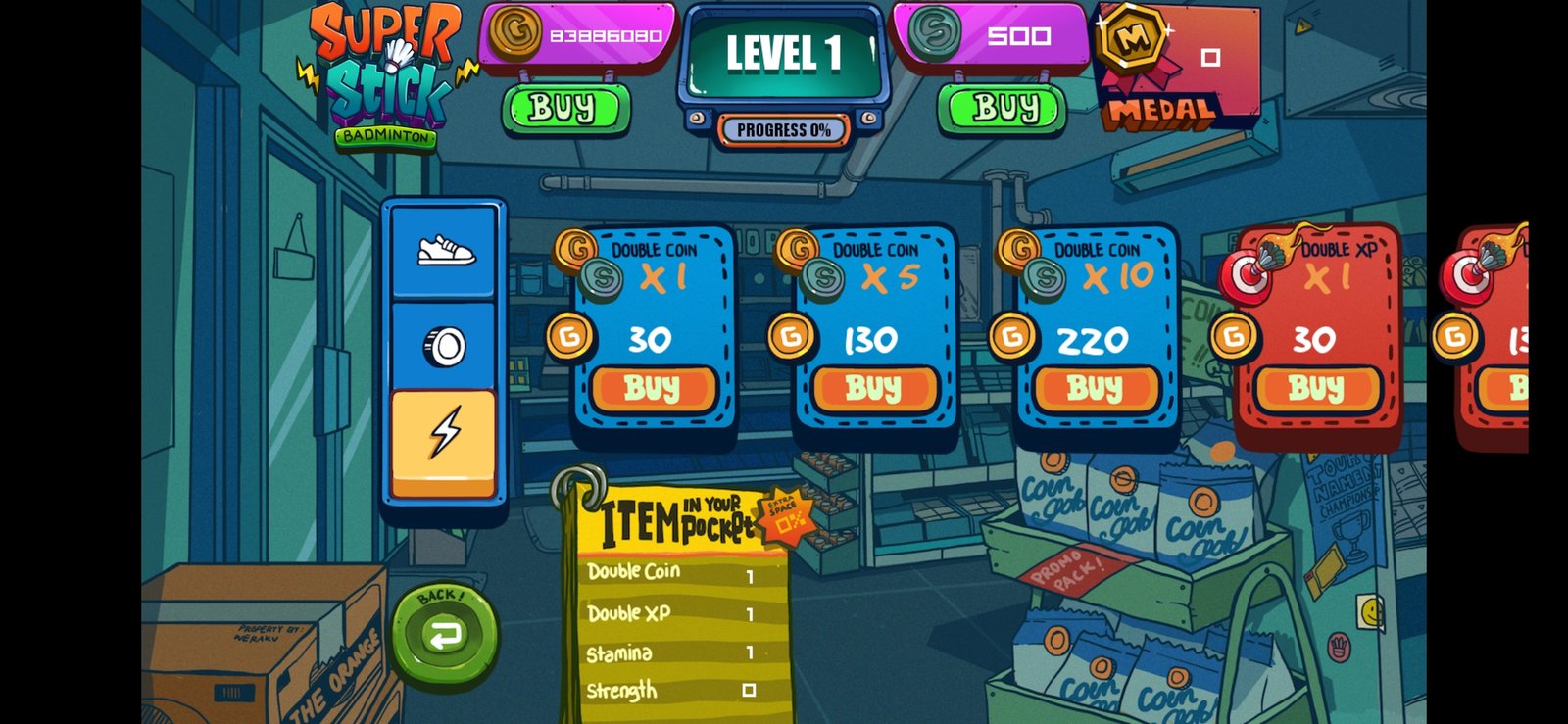The height and width of the screenshot is (724, 1568).
Task: Switch to the sneaker shop category
Action: tap(444, 251)
